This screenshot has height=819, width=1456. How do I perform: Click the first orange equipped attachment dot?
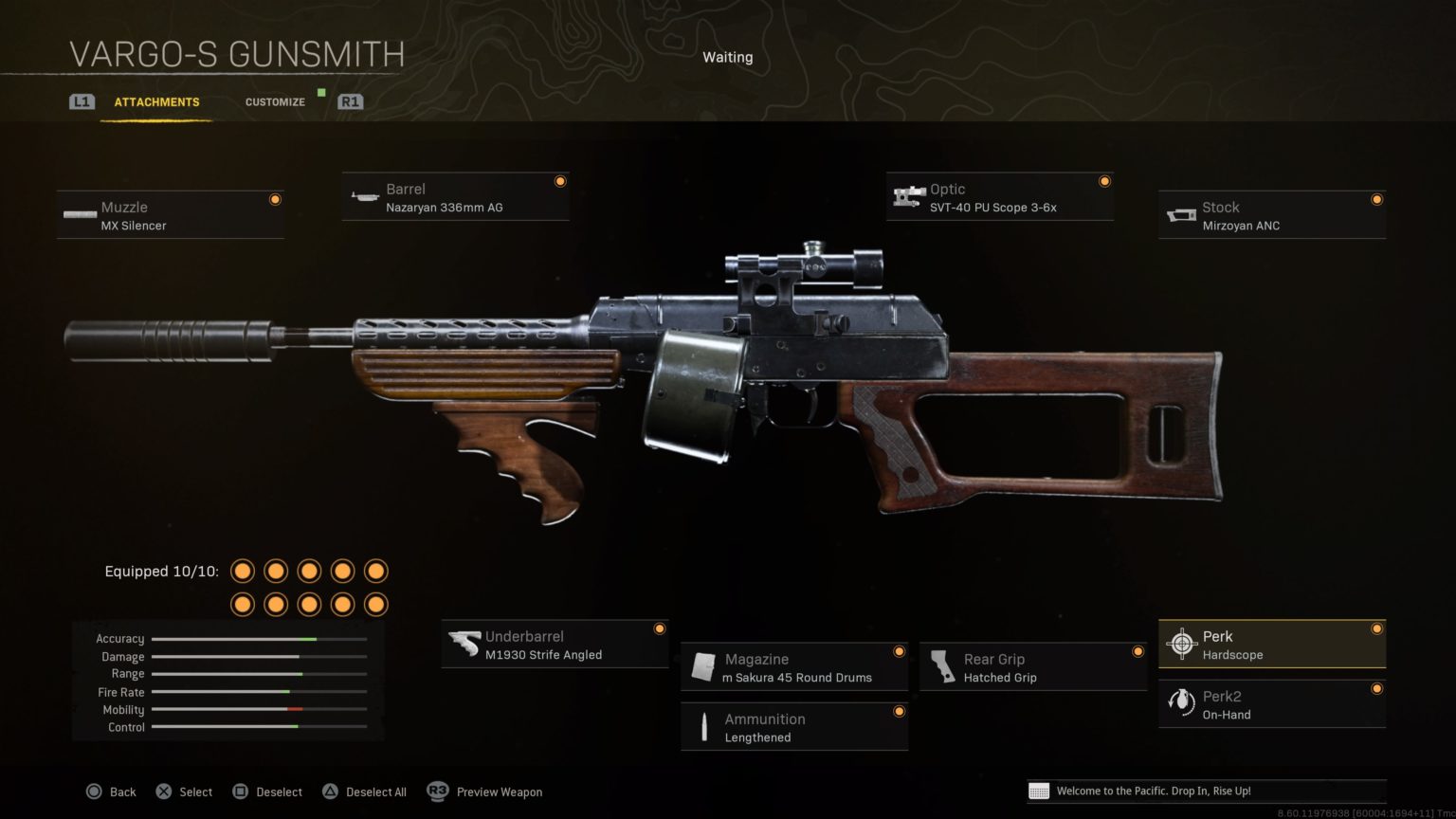click(243, 571)
